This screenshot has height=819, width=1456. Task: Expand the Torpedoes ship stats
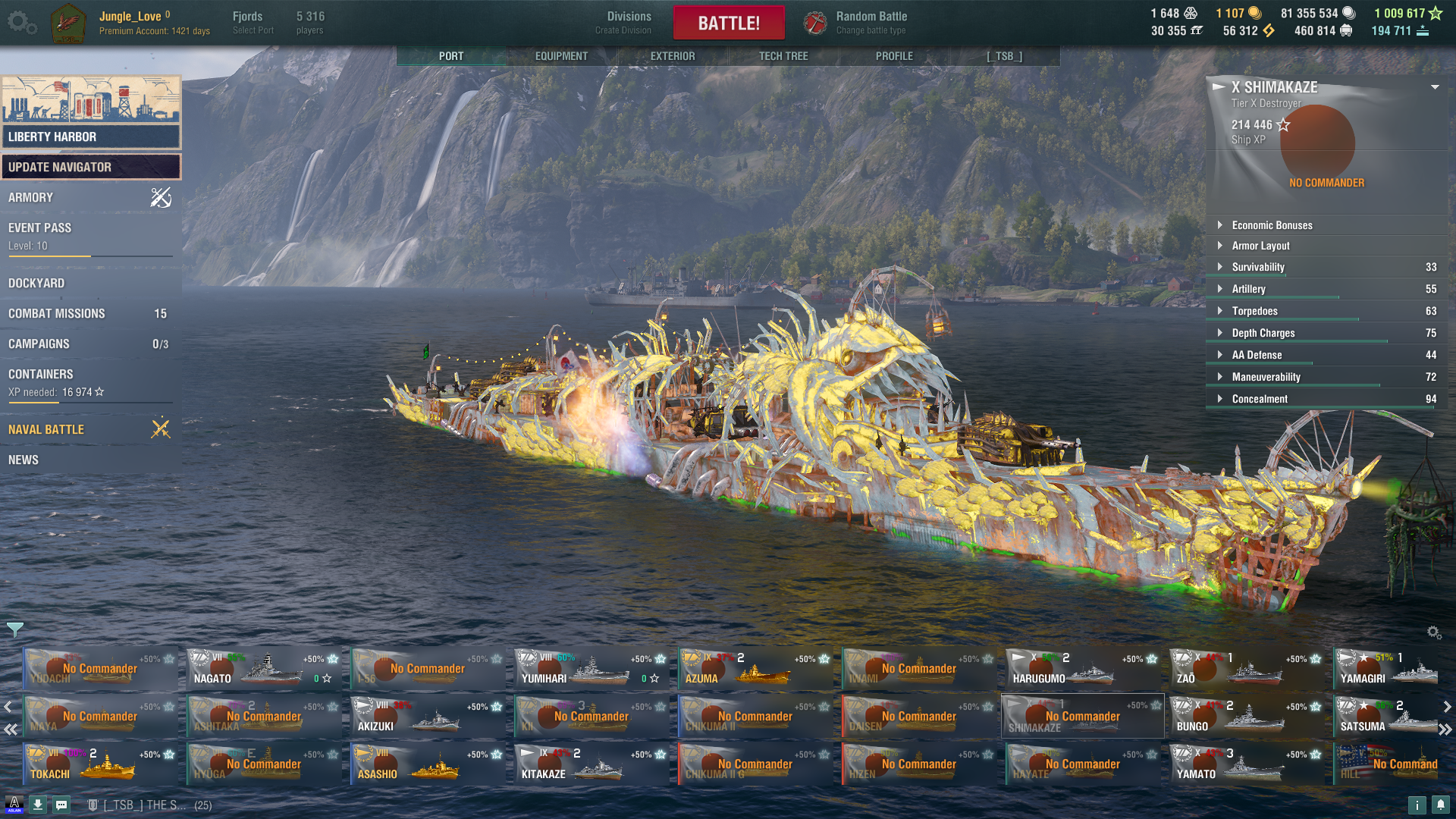pyautogui.click(x=1254, y=311)
